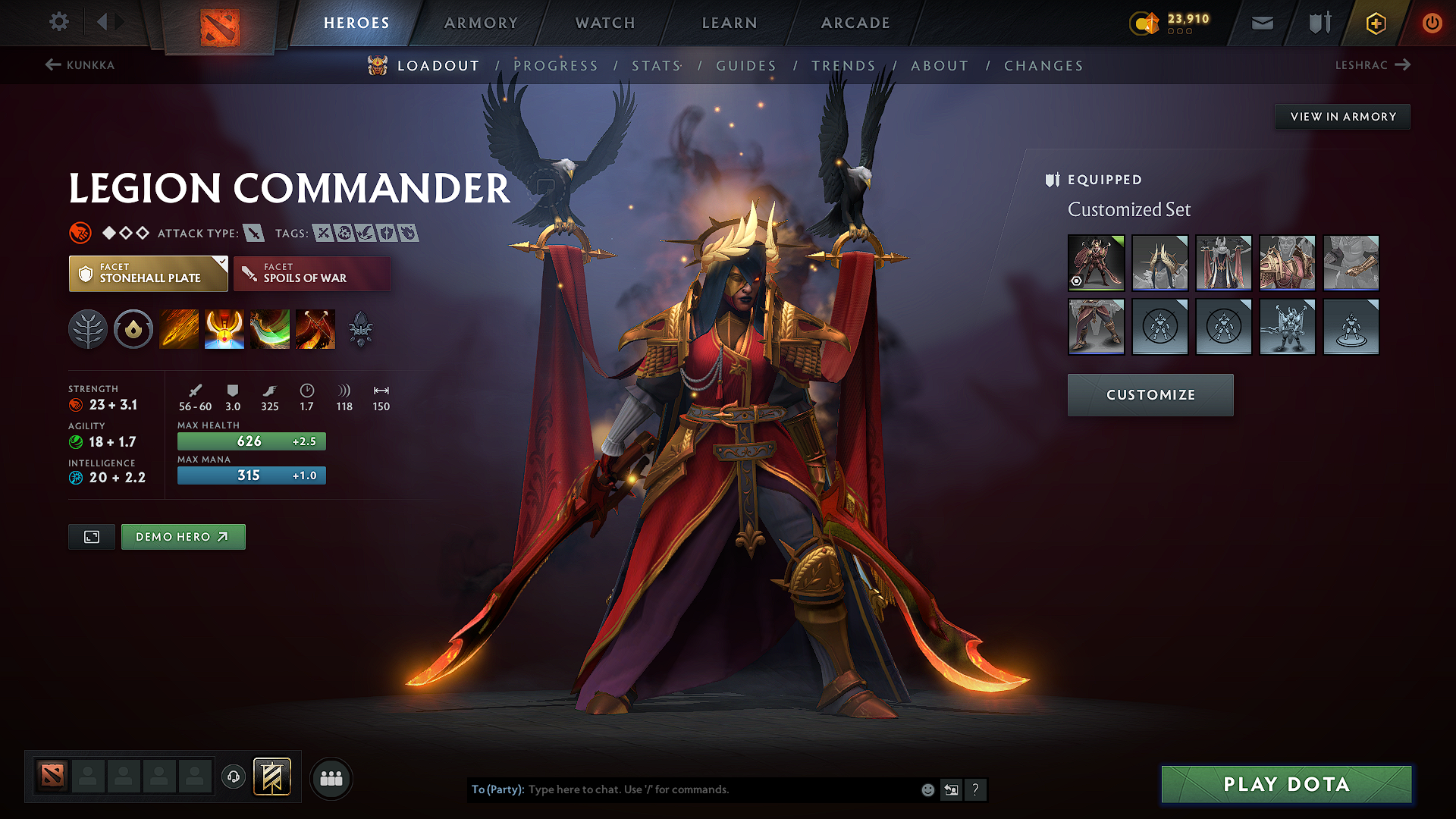This screenshot has height=819, width=1456.
Task: Toggle fullscreen hero preview icon
Action: [x=91, y=536]
